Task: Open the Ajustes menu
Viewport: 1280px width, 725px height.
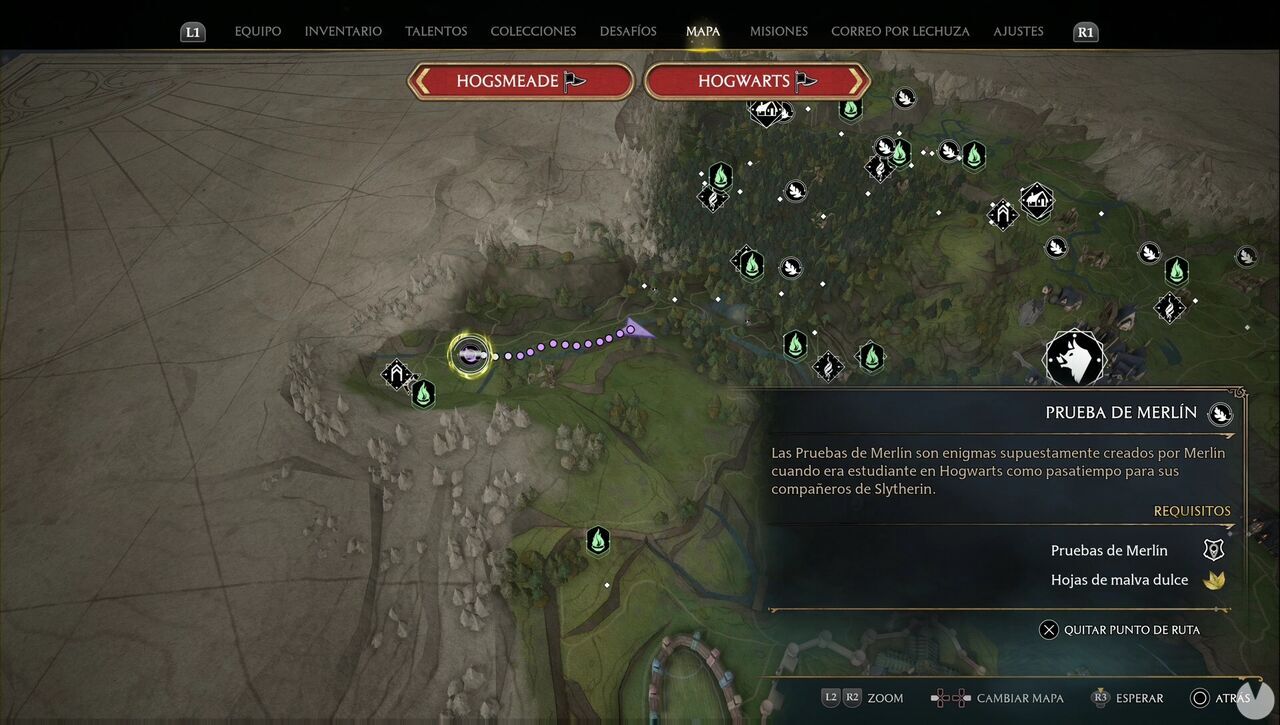Action: pyautogui.click(x=1018, y=31)
